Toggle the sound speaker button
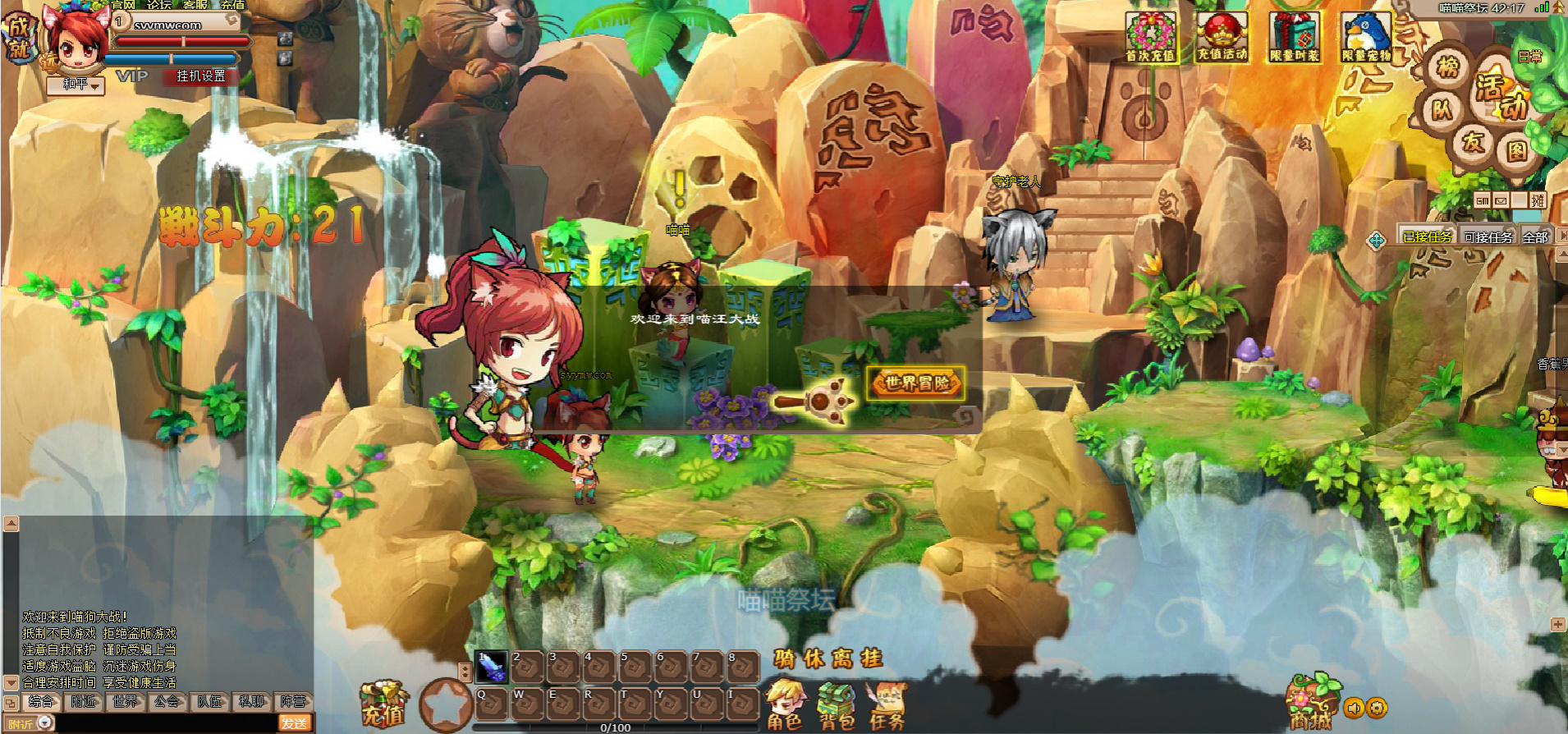The width and height of the screenshot is (1568, 734). 1354,708
